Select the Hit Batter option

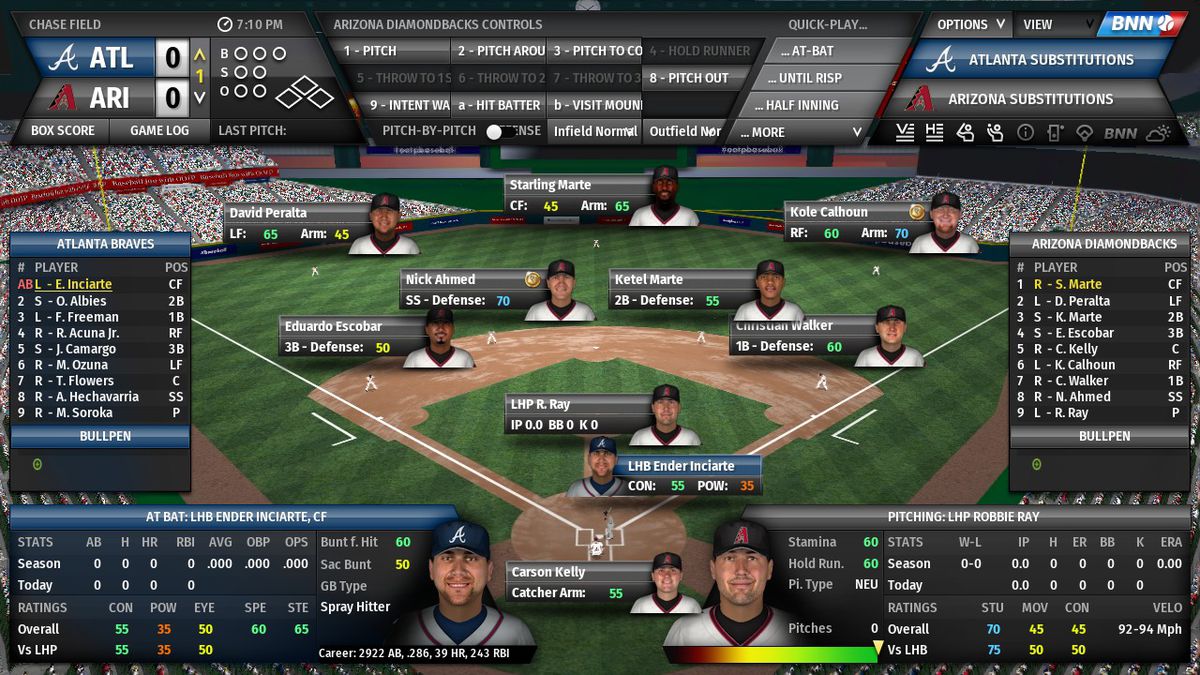pos(498,105)
